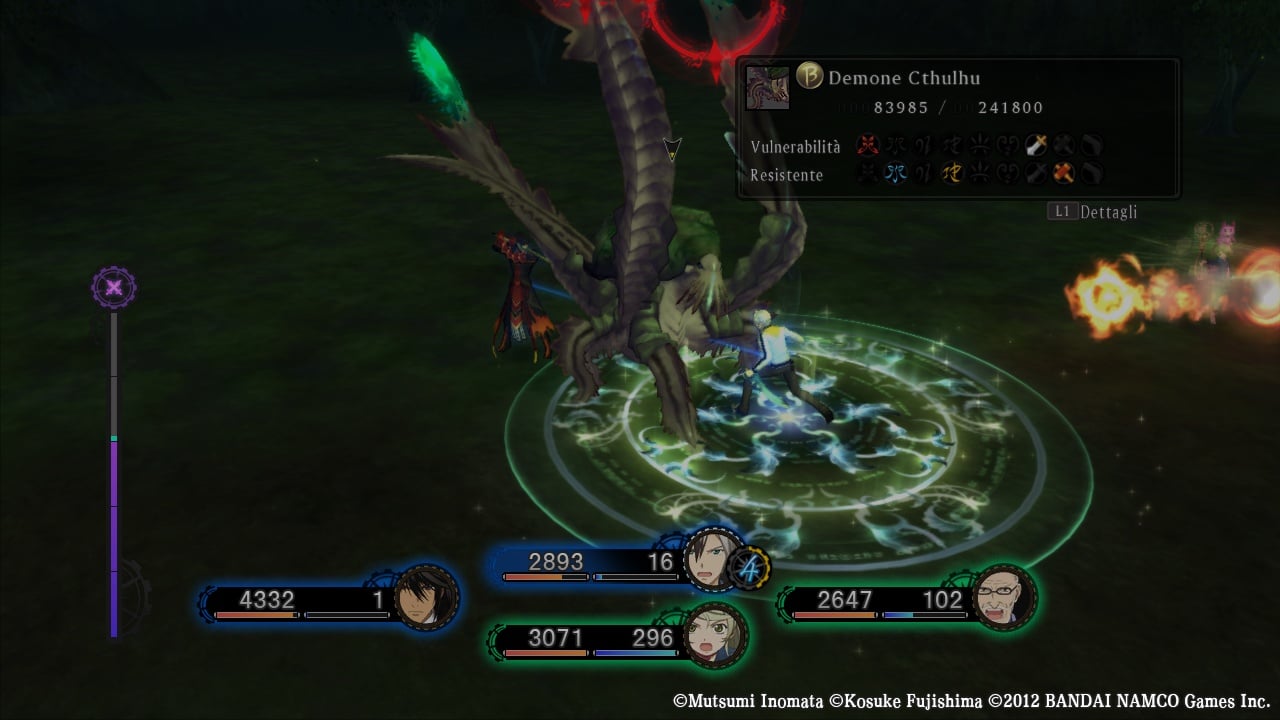This screenshot has height=720, width=1280.
Task: Select the yellow earth resistance icon
Action: pyautogui.click(x=951, y=174)
